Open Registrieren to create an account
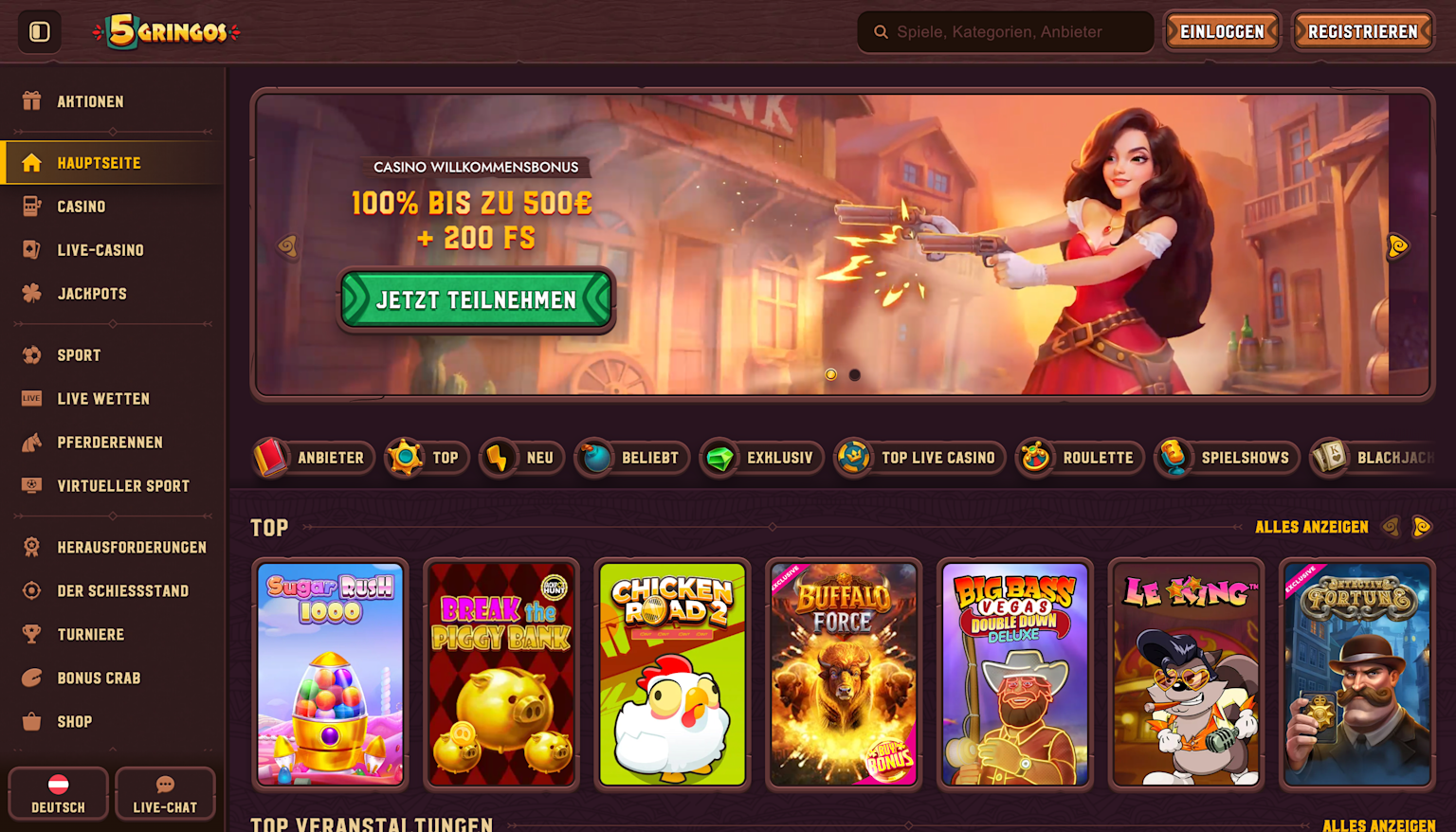 coord(1362,30)
